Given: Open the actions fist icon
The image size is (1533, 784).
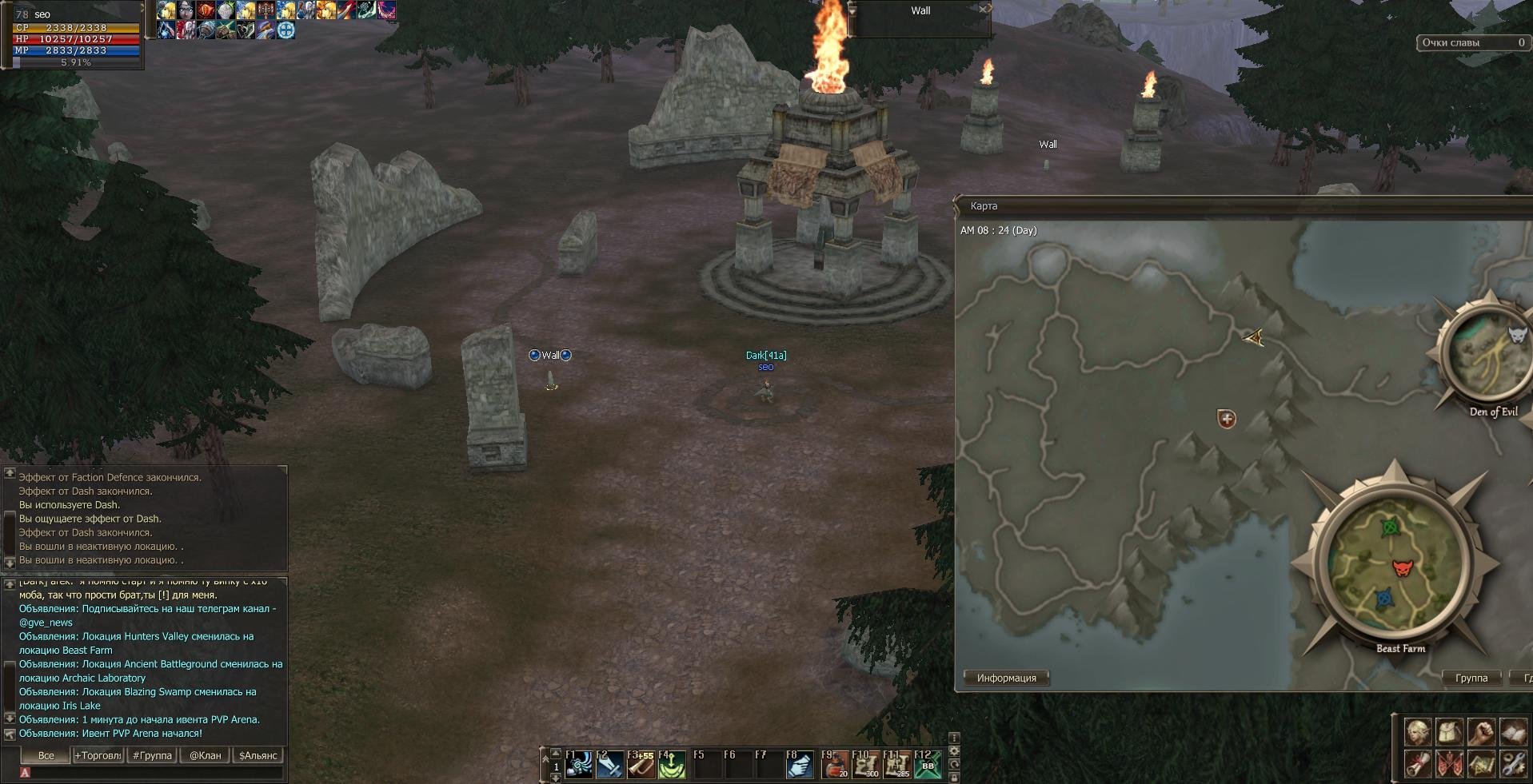Looking at the screenshot, I should pos(1481,732).
